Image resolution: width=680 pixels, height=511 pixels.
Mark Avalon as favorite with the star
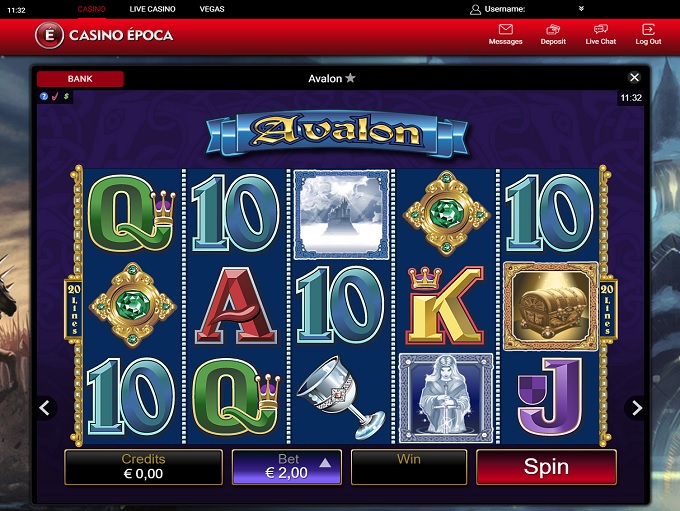tap(350, 78)
